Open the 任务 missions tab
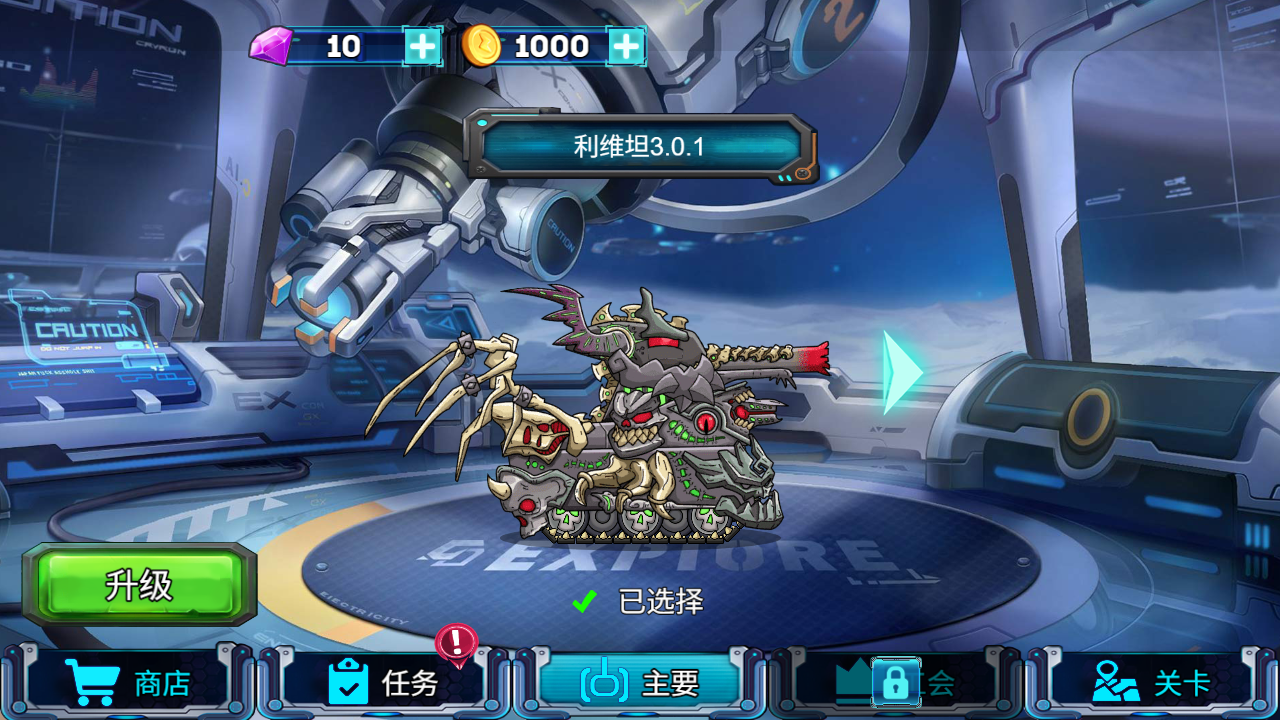 (x=384, y=683)
